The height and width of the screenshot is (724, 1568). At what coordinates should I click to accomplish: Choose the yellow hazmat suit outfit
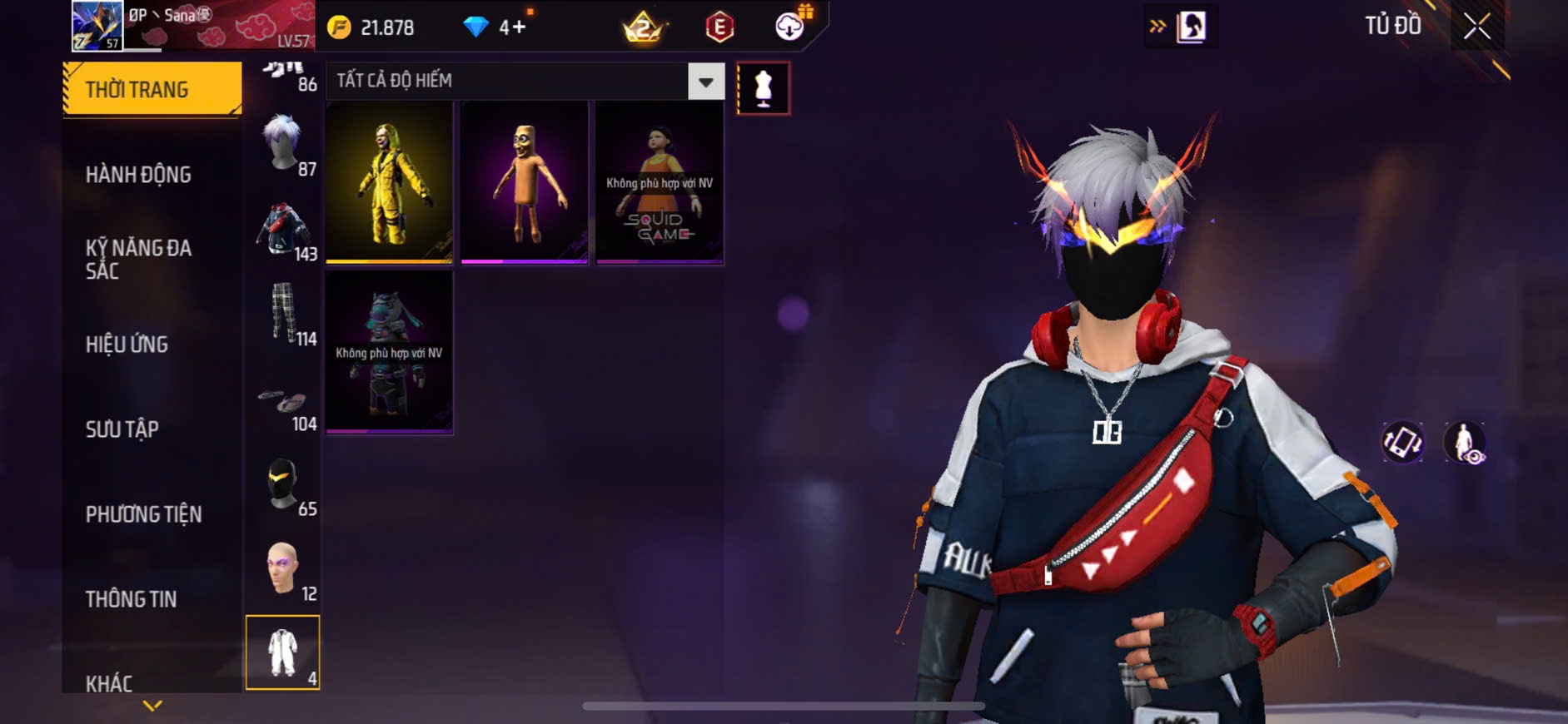[x=389, y=183]
